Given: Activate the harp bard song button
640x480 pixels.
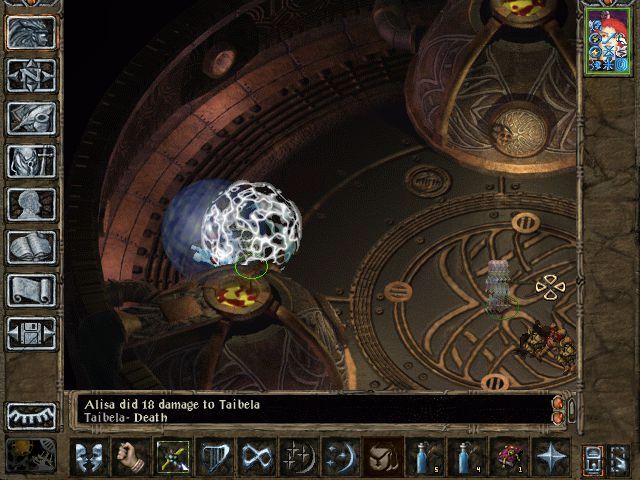Looking at the screenshot, I should coord(215,457).
